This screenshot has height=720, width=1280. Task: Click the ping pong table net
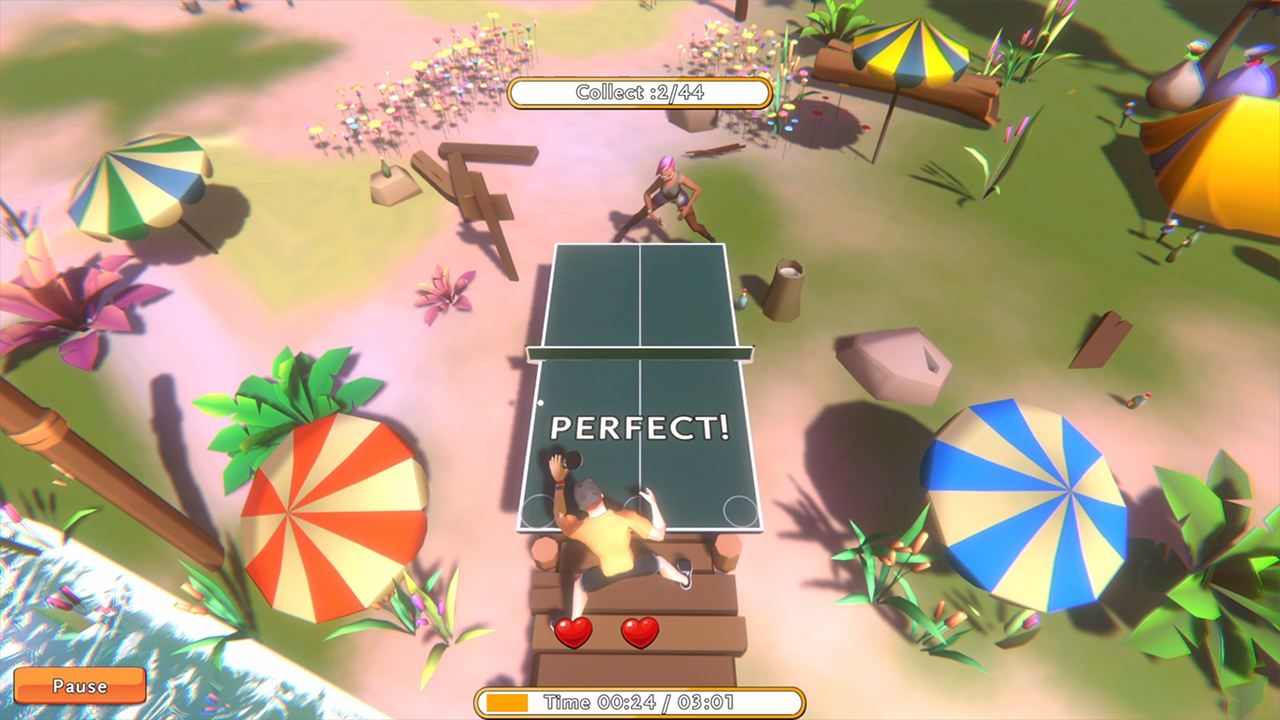pos(640,351)
